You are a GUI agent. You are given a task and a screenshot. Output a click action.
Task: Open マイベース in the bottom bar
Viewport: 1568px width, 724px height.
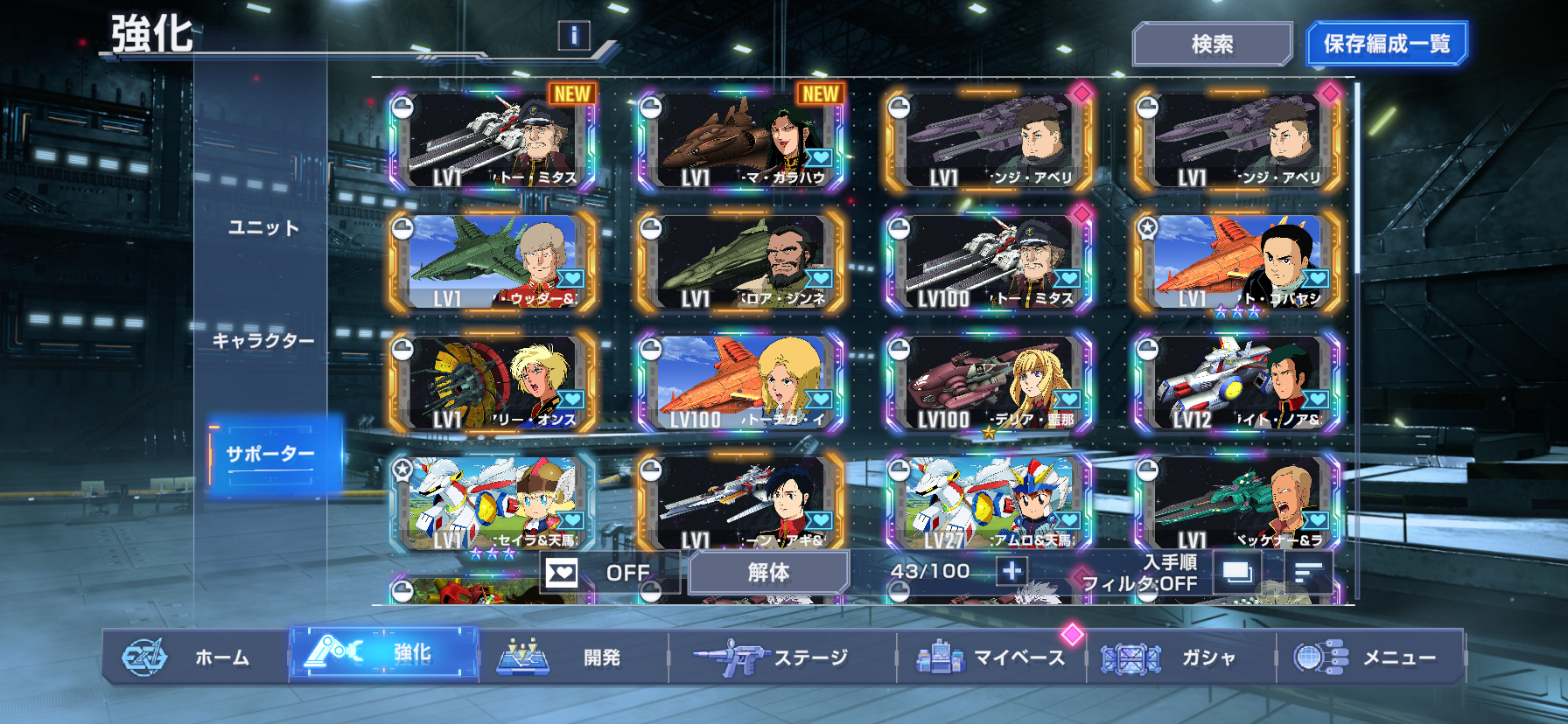(x=991, y=657)
